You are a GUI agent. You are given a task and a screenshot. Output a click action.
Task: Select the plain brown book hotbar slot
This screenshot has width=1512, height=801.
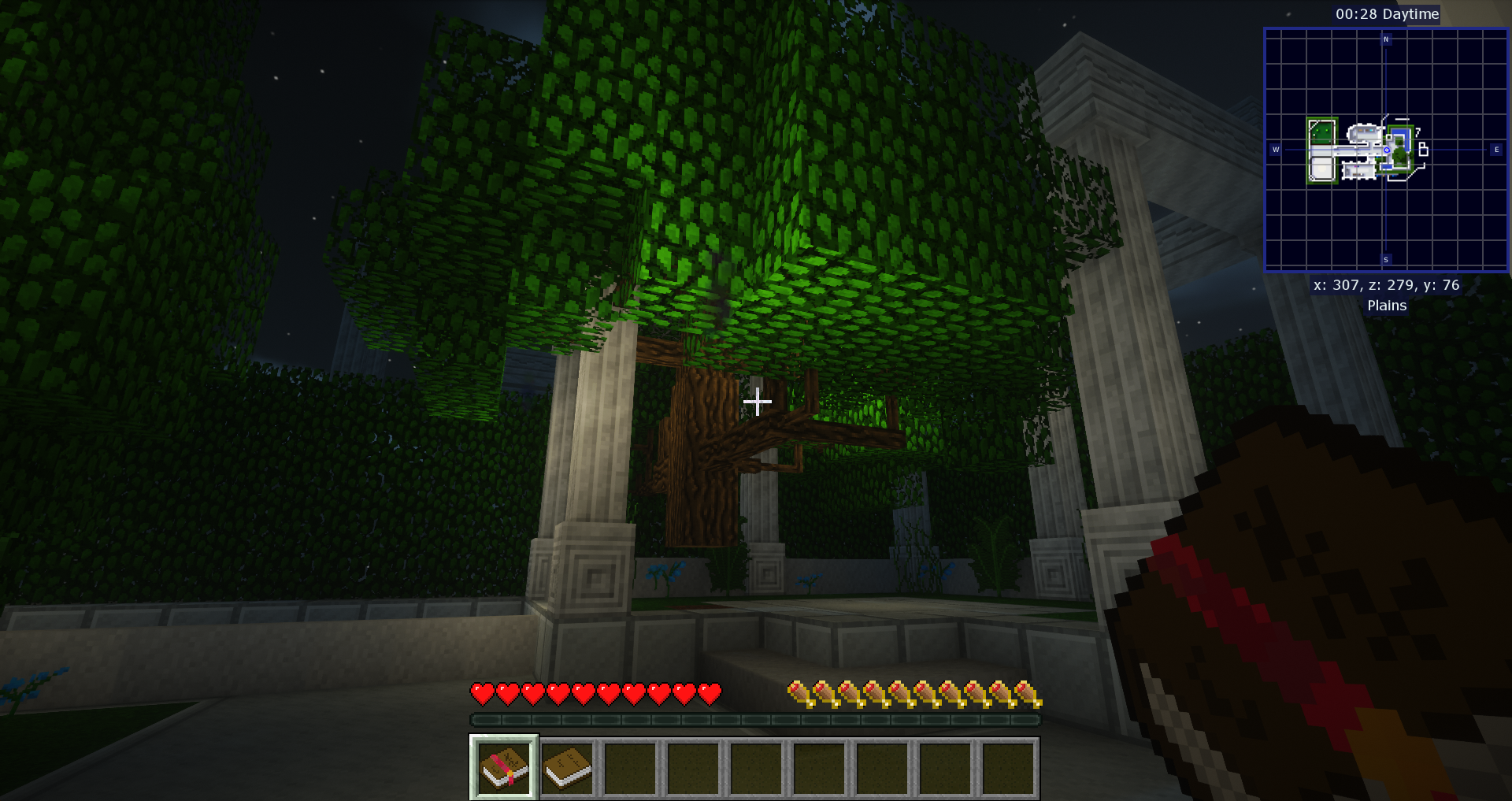(568, 767)
